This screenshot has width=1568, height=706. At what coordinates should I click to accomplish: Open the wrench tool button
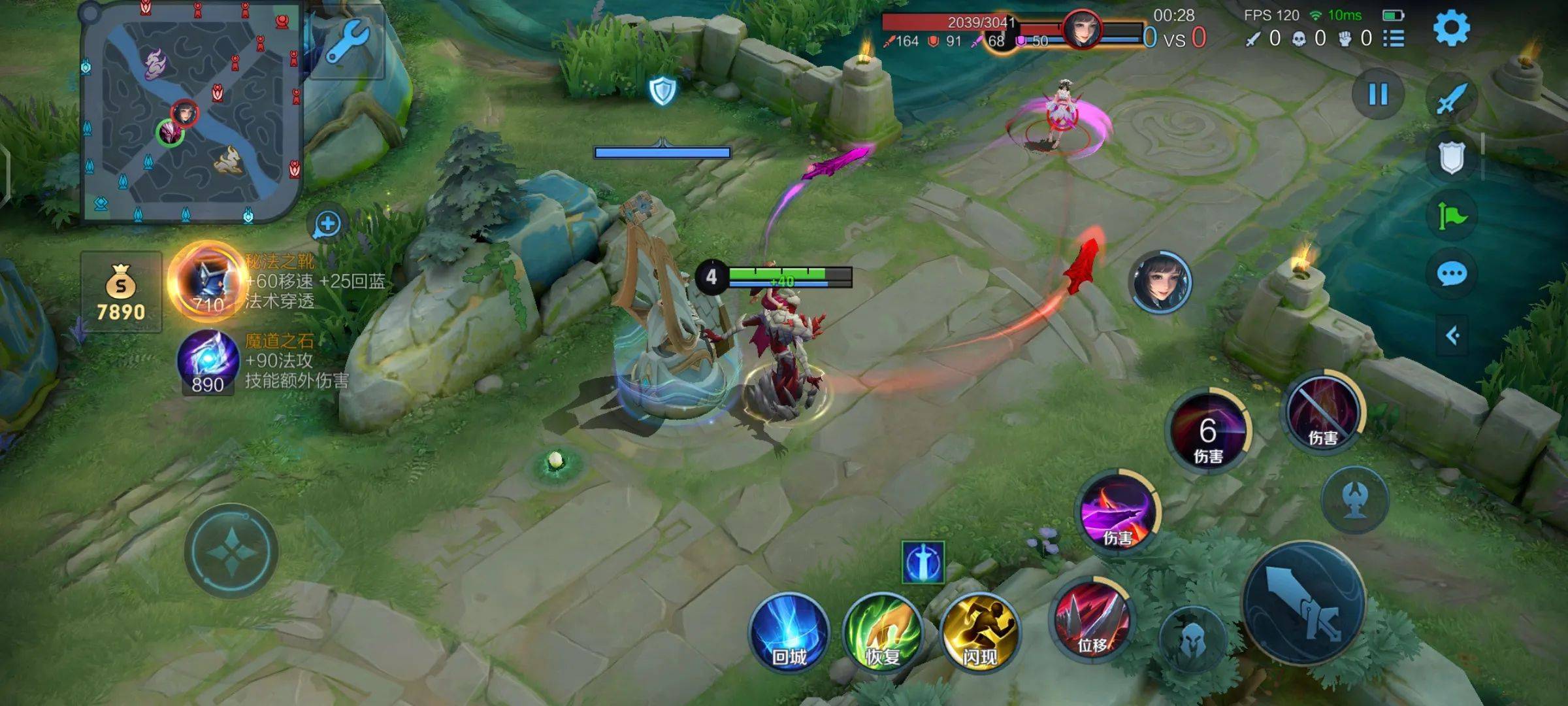347,42
